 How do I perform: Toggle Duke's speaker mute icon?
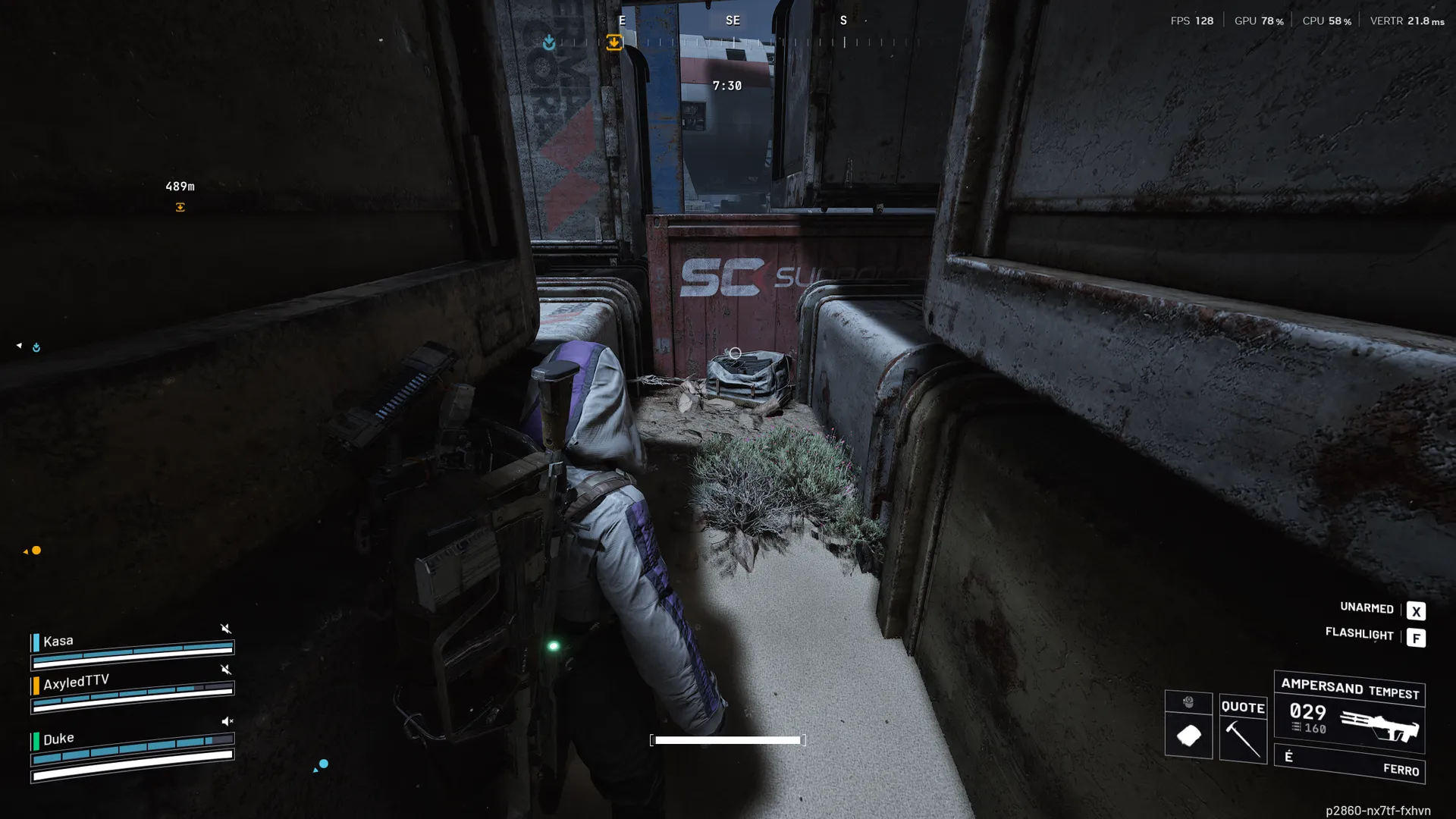point(227,721)
